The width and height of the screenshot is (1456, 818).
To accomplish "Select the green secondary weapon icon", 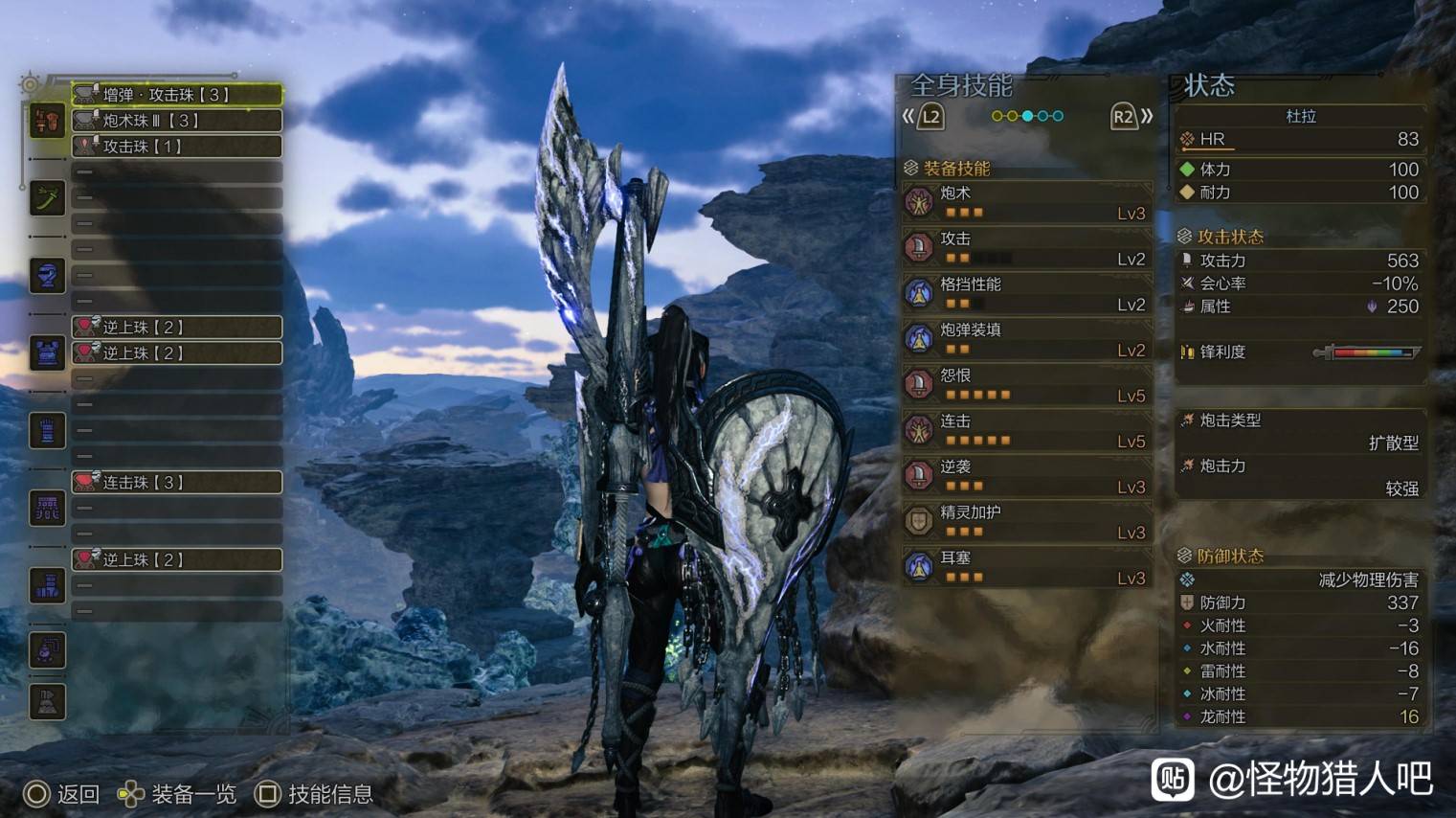I will coord(47,198).
